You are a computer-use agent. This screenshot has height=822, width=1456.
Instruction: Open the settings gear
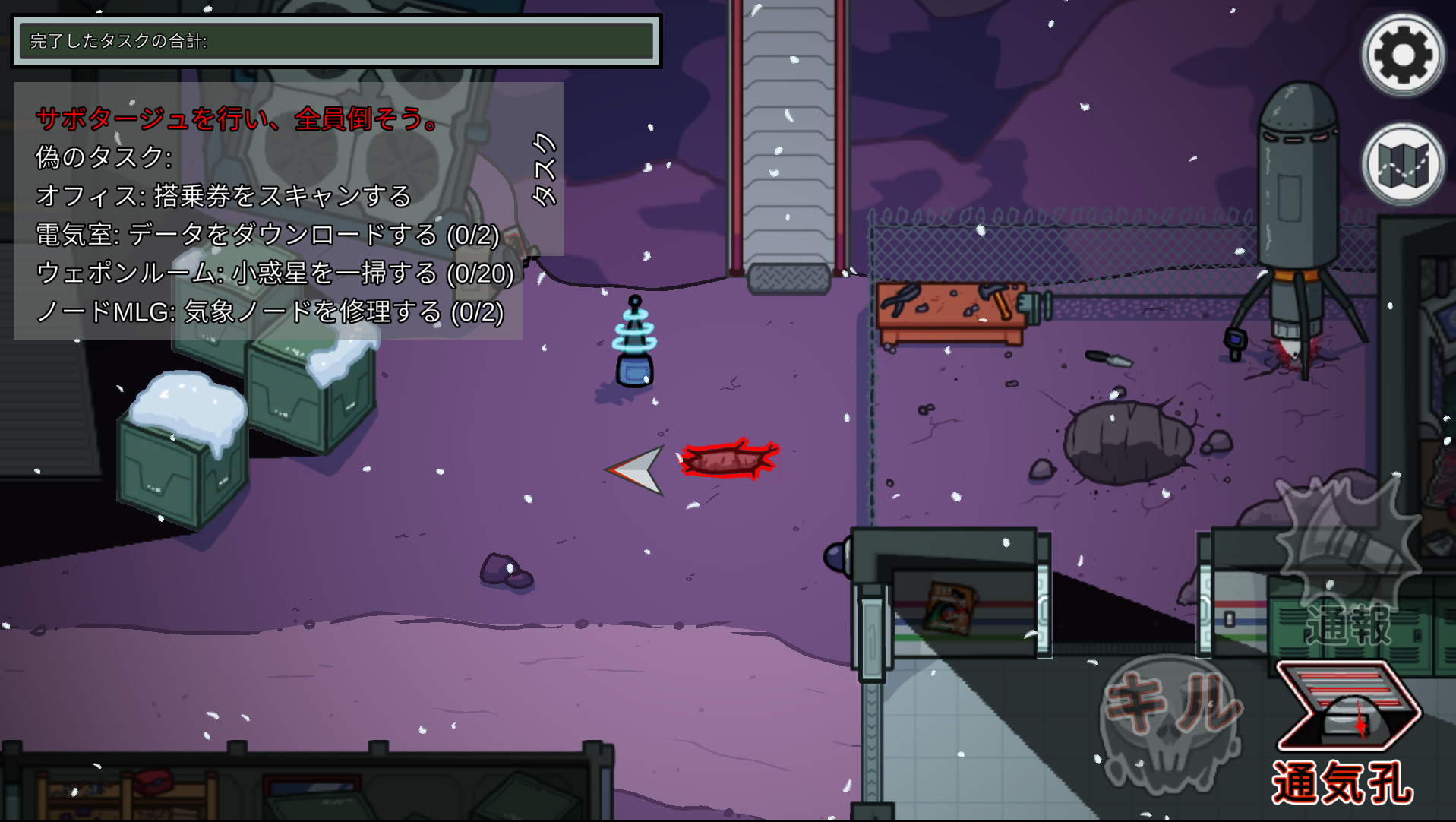coord(1404,53)
